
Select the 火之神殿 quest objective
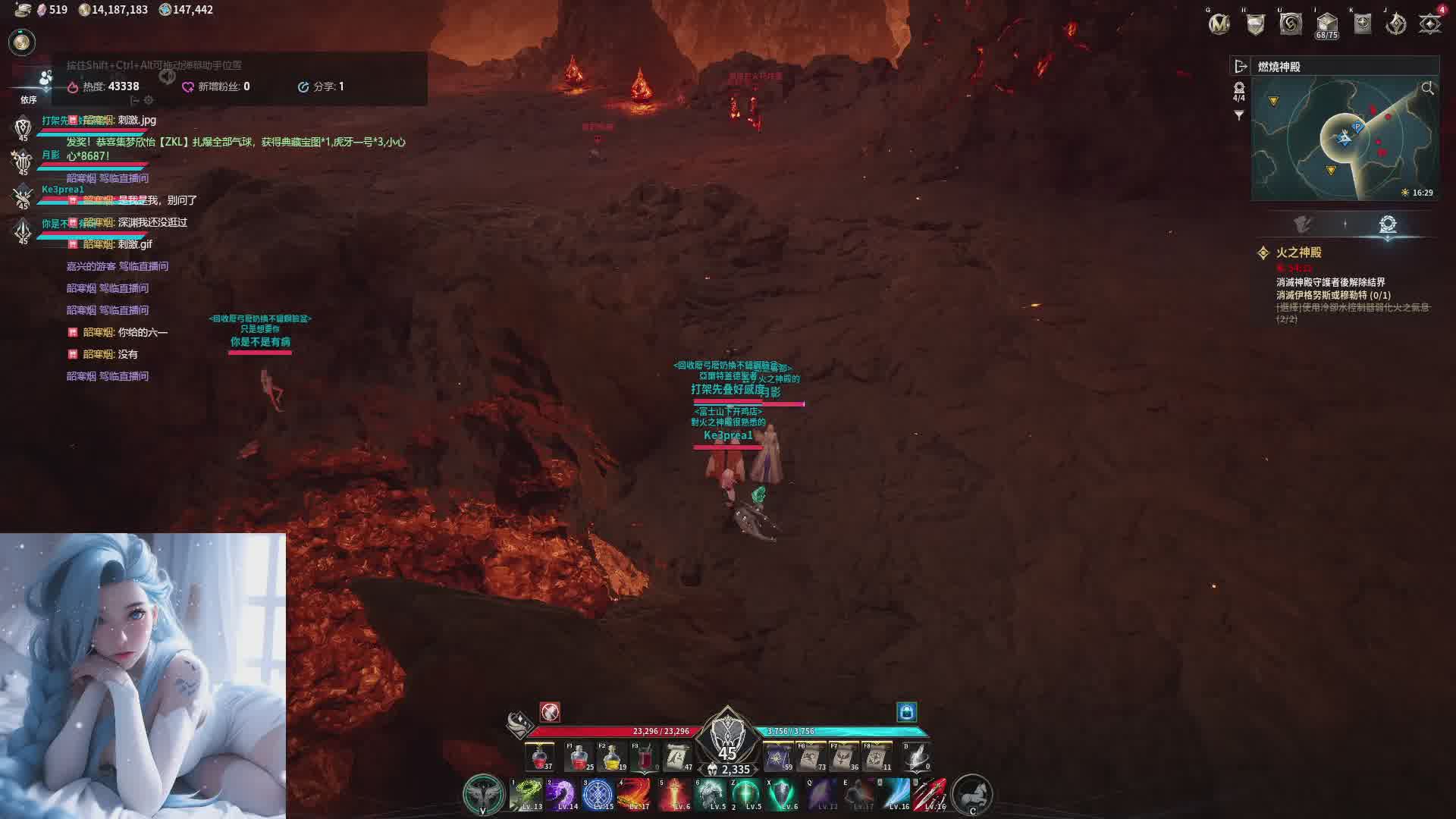[1298, 253]
